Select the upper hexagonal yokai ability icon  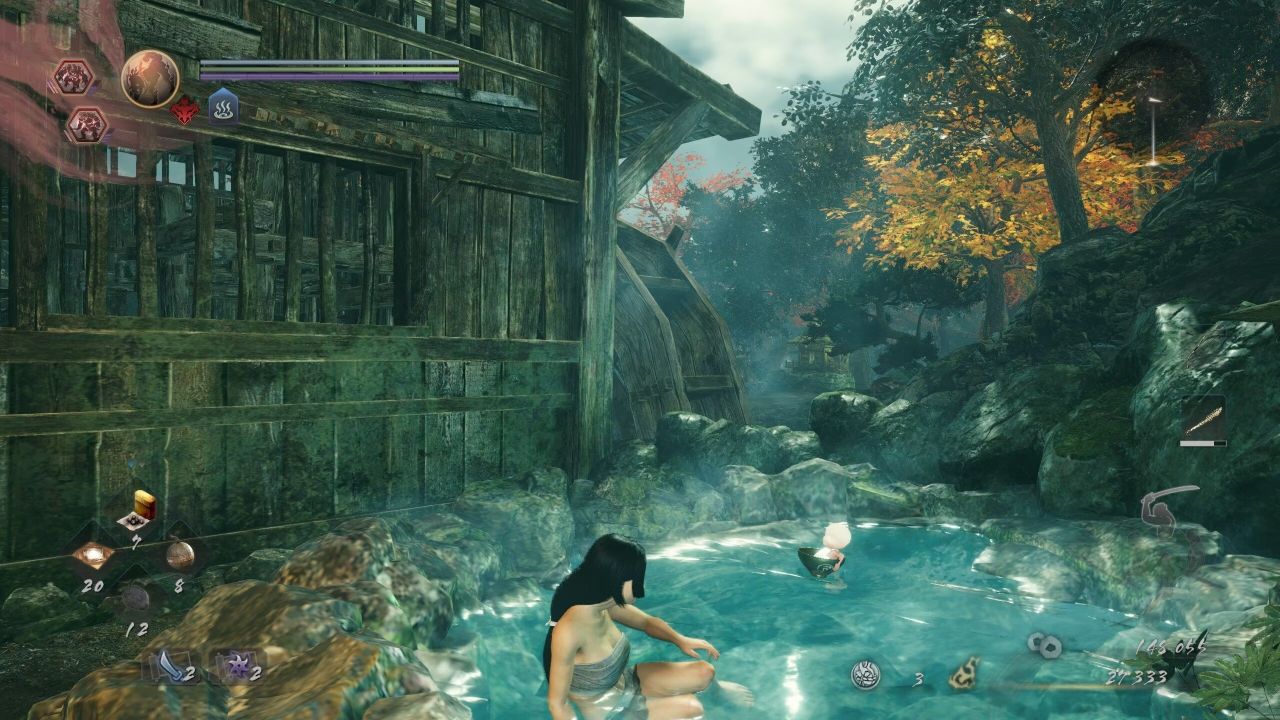coord(73,77)
